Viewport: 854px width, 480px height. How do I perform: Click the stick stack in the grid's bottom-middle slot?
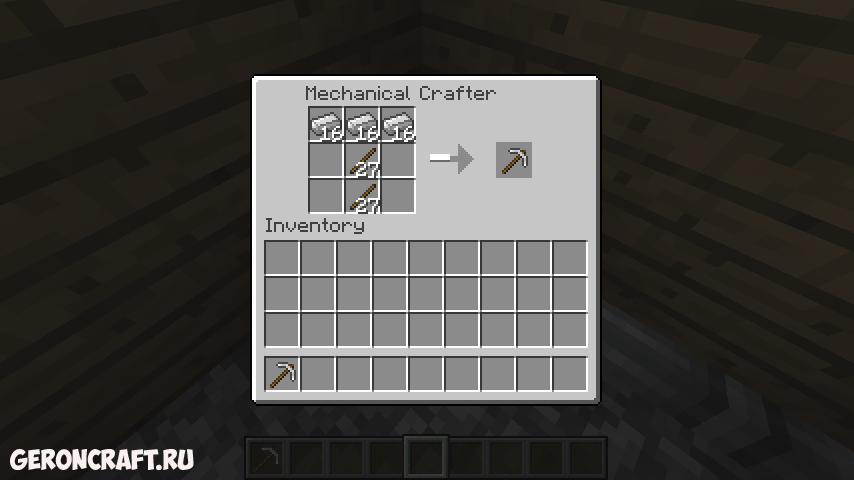click(x=362, y=195)
